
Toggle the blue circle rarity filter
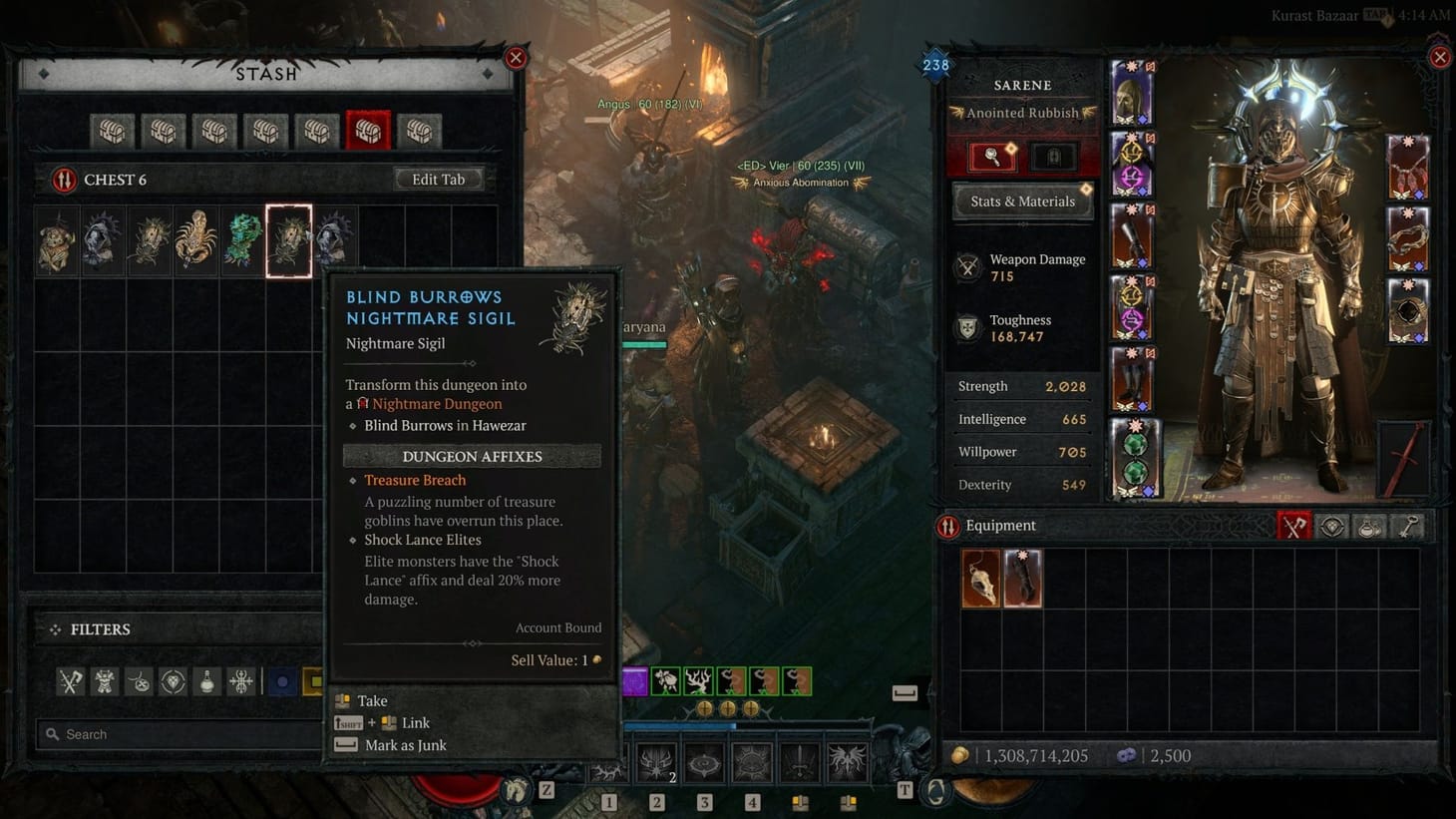pos(282,681)
